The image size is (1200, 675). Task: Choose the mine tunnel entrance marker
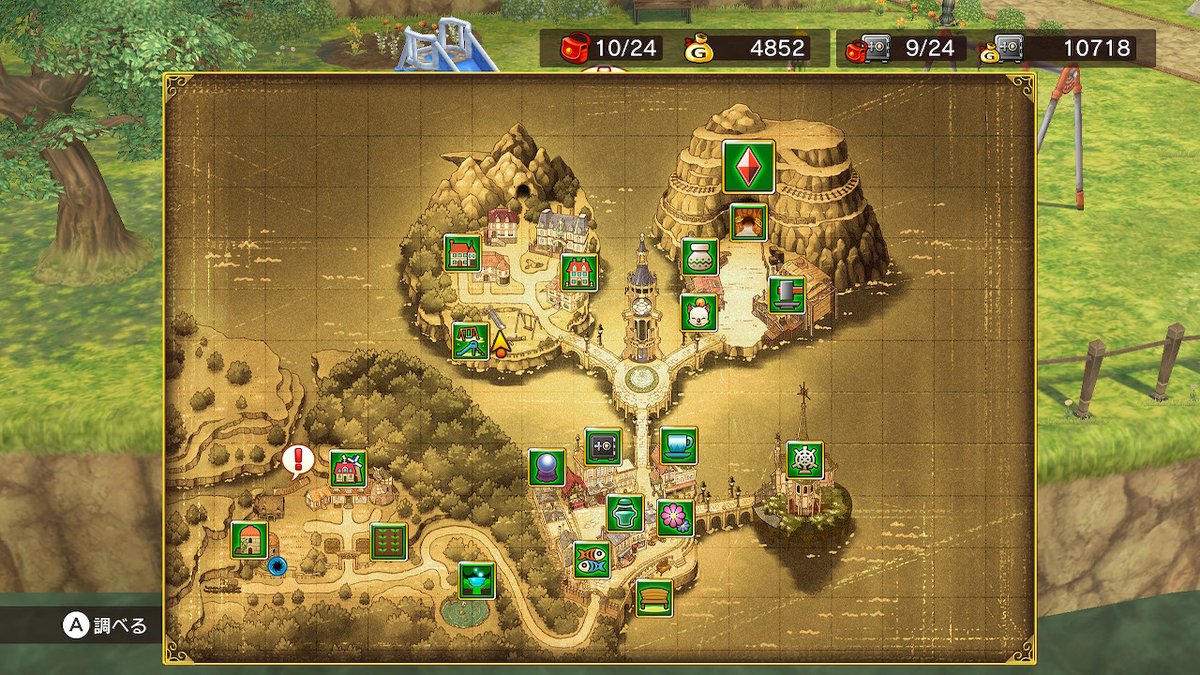coord(748,222)
